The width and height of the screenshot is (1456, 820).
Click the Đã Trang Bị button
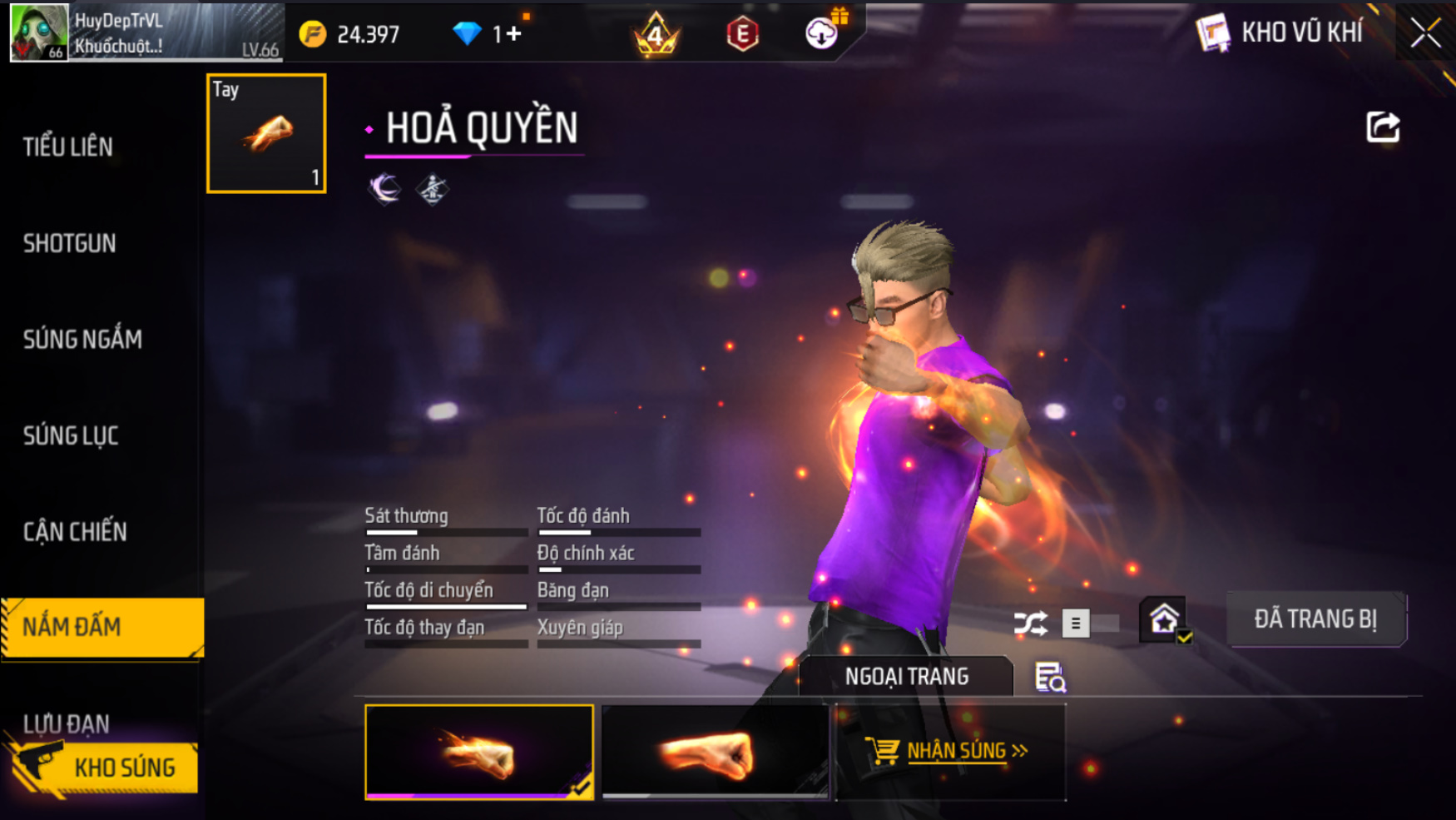point(1315,619)
